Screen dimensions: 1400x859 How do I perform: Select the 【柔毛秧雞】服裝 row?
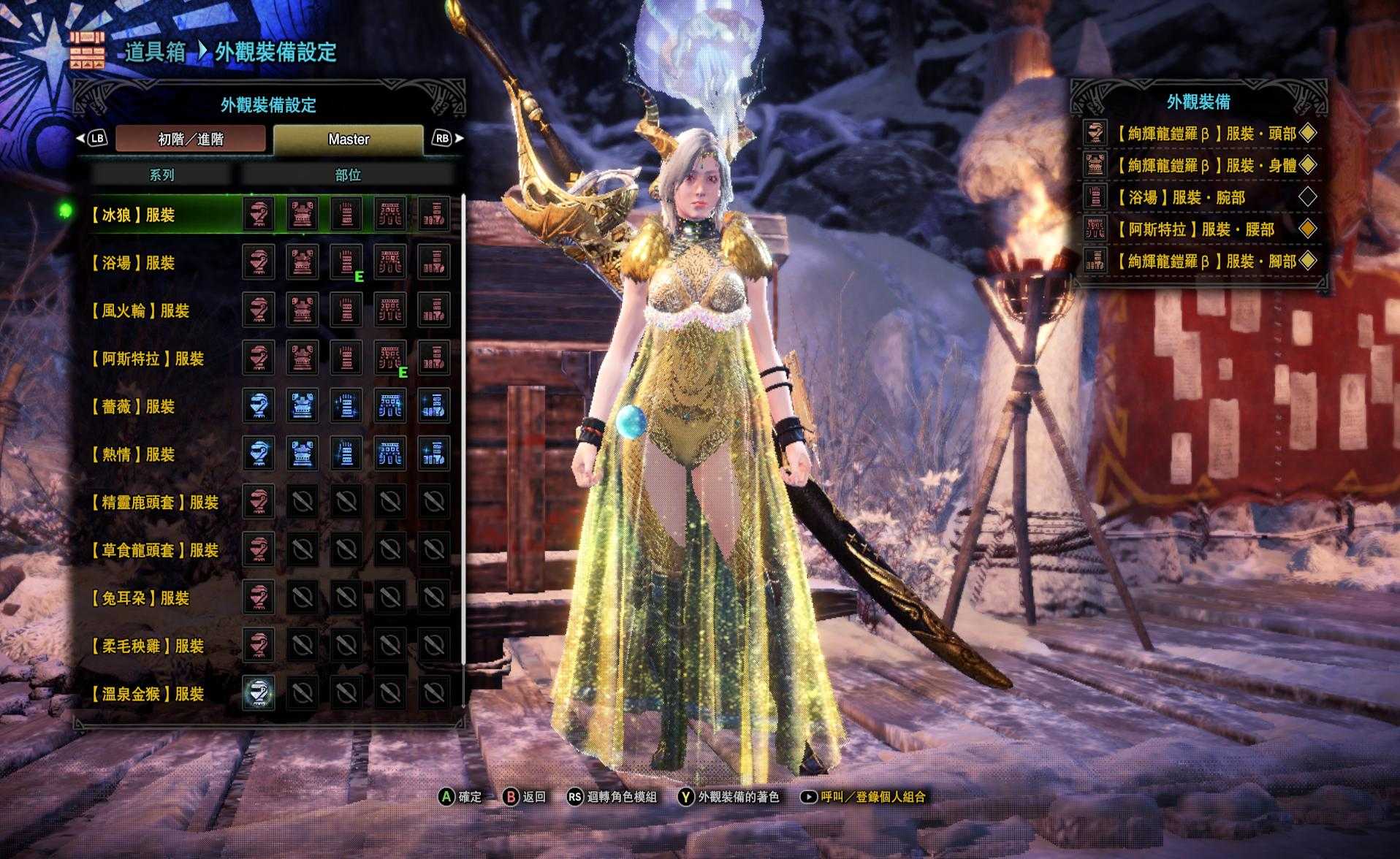click(146, 646)
